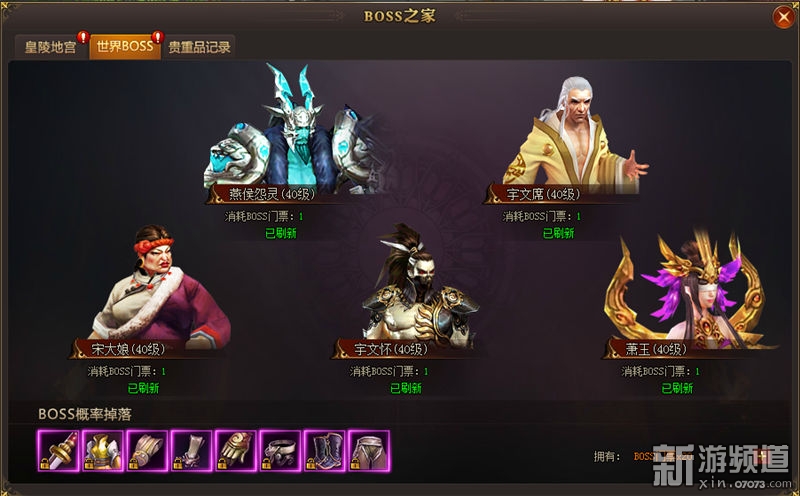The width and height of the screenshot is (800, 496).
Task: Inspect the sword drop item
Action: pos(56,451)
